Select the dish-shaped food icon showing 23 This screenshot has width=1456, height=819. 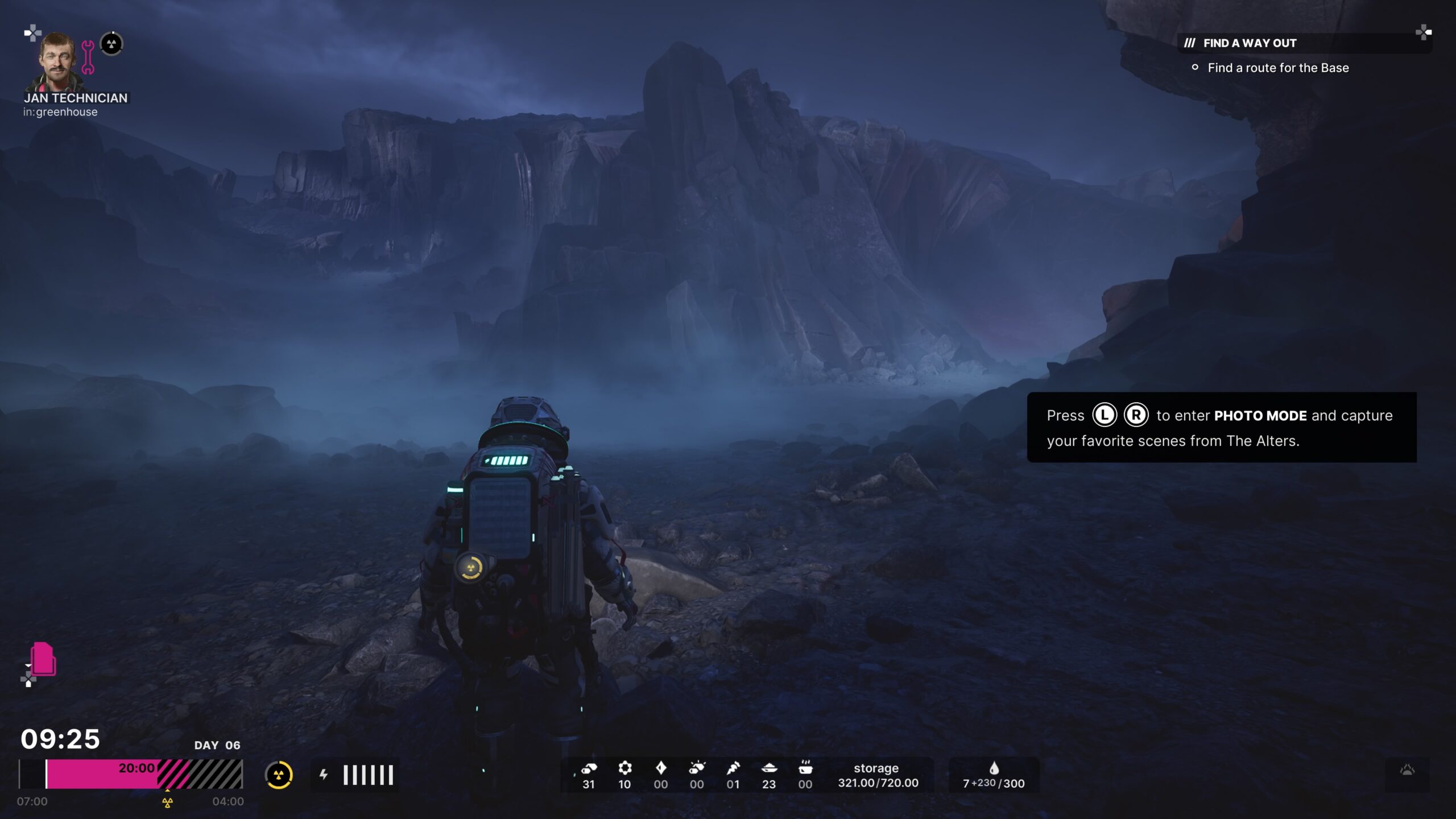coord(769,768)
